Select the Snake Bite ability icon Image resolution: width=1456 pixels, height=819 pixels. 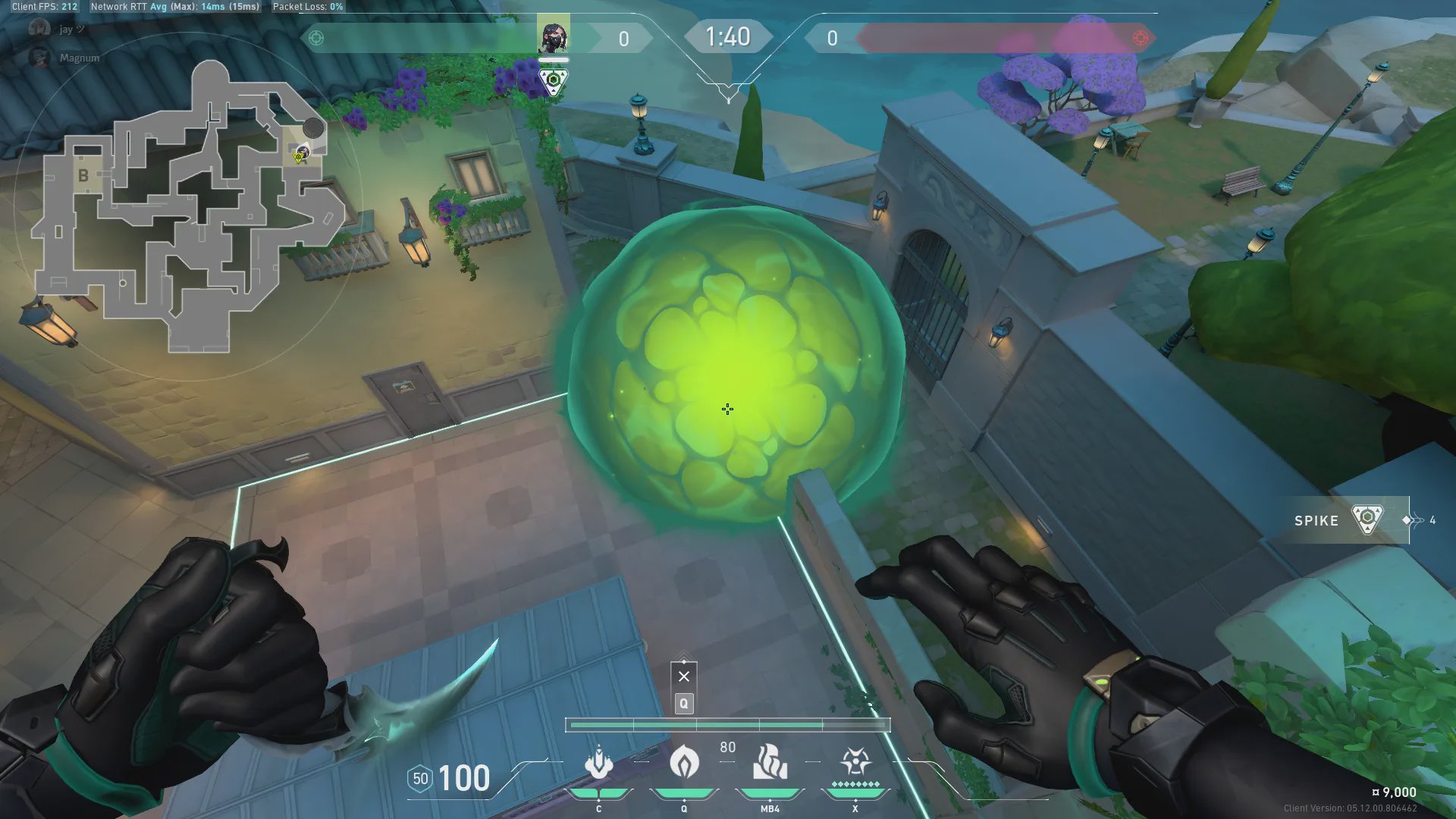(x=598, y=763)
